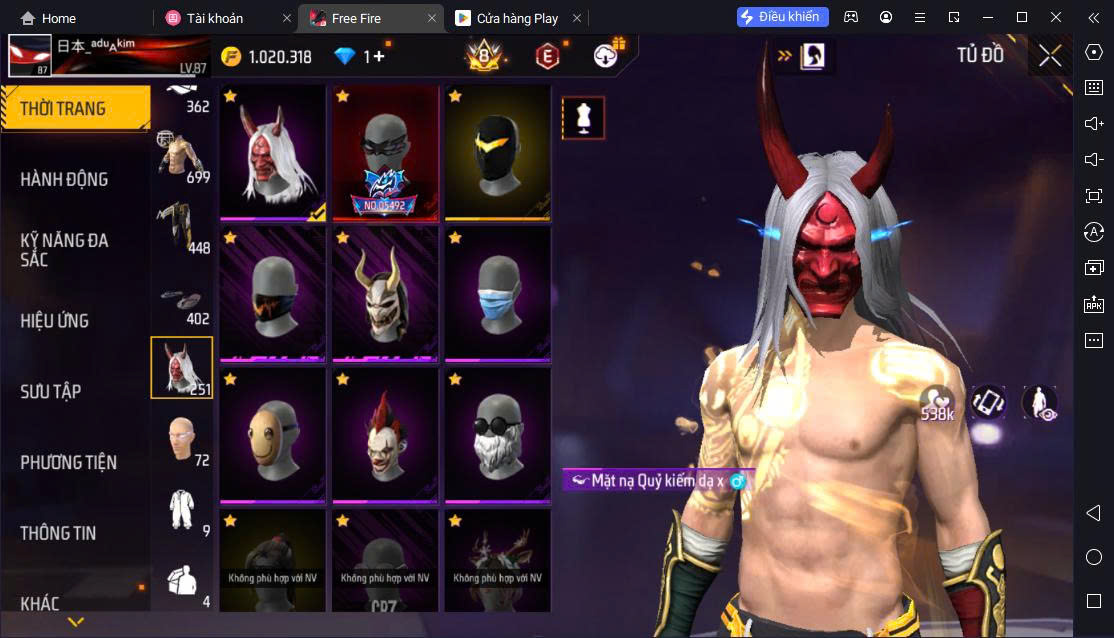Screen dimensions: 1114x638
Task: Select the black mask with yellow visor
Action: coord(497,153)
